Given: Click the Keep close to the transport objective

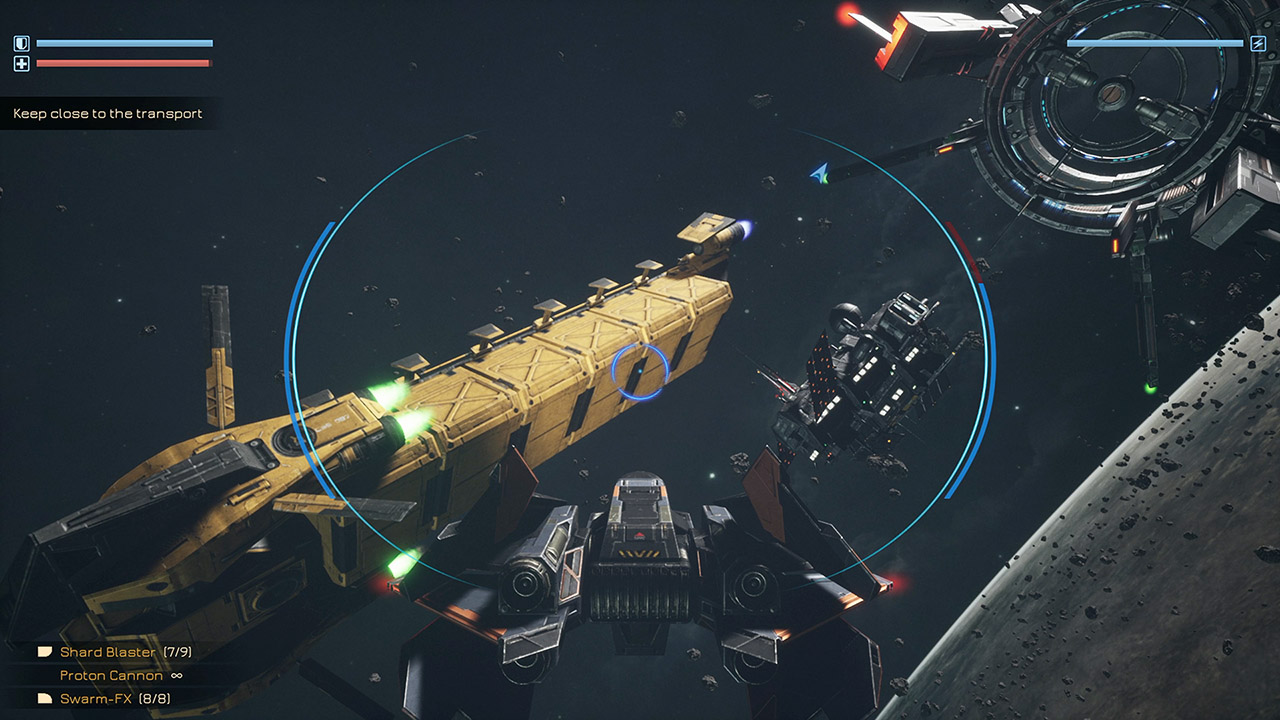Looking at the screenshot, I should [x=105, y=113].
